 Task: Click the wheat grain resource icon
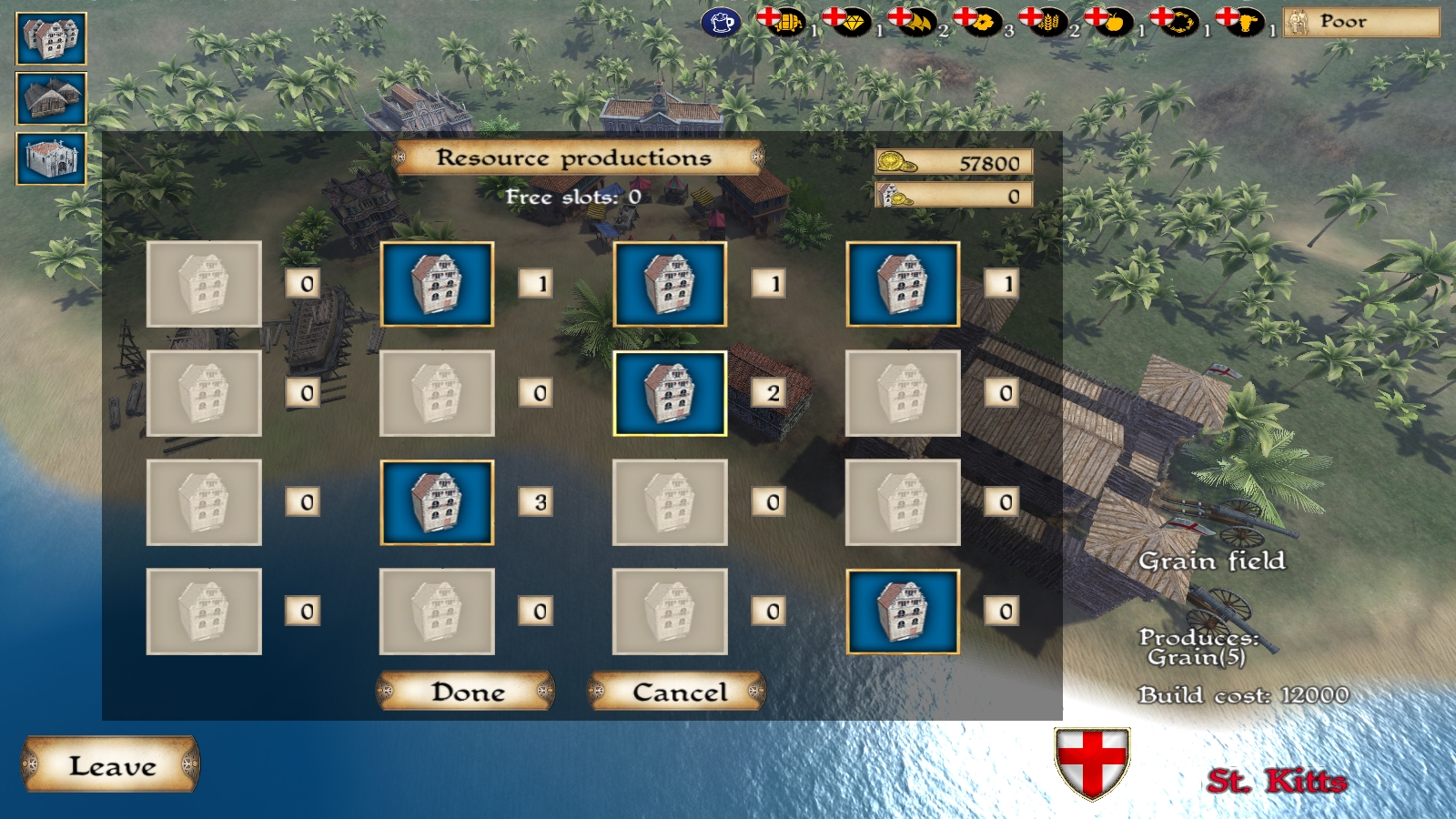pyautogui.click(x=1048, y=22)
